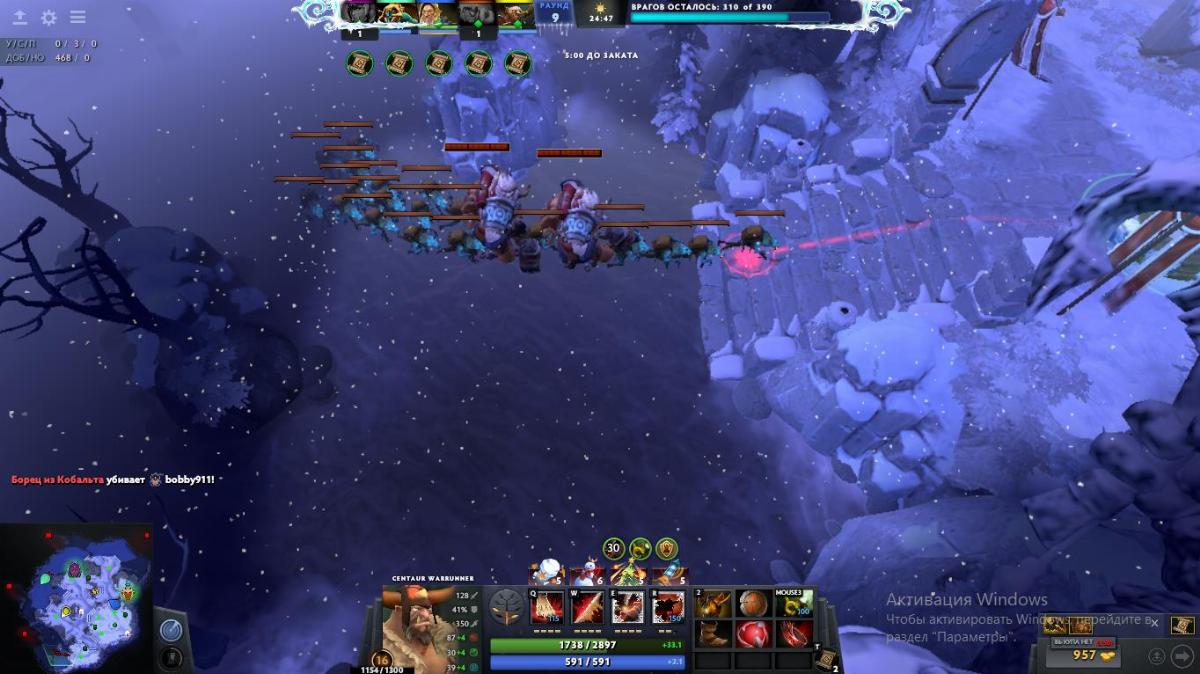The image size is (1200, 674).
Task: Click the courier deliver arrow button
Action: pyautogui.click(x=1181, y=656)
